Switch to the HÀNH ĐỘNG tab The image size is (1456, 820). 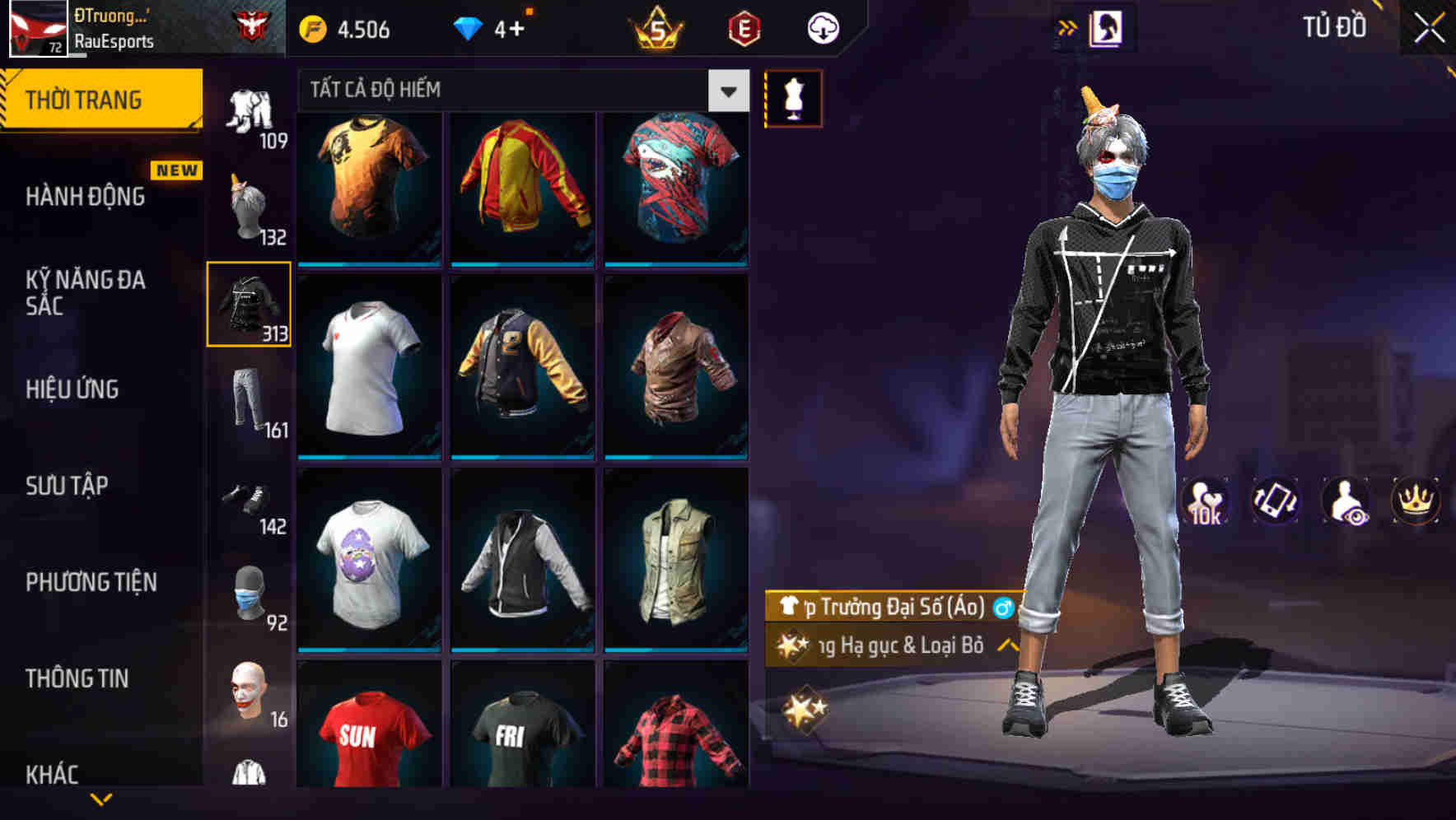pos(86,197)
